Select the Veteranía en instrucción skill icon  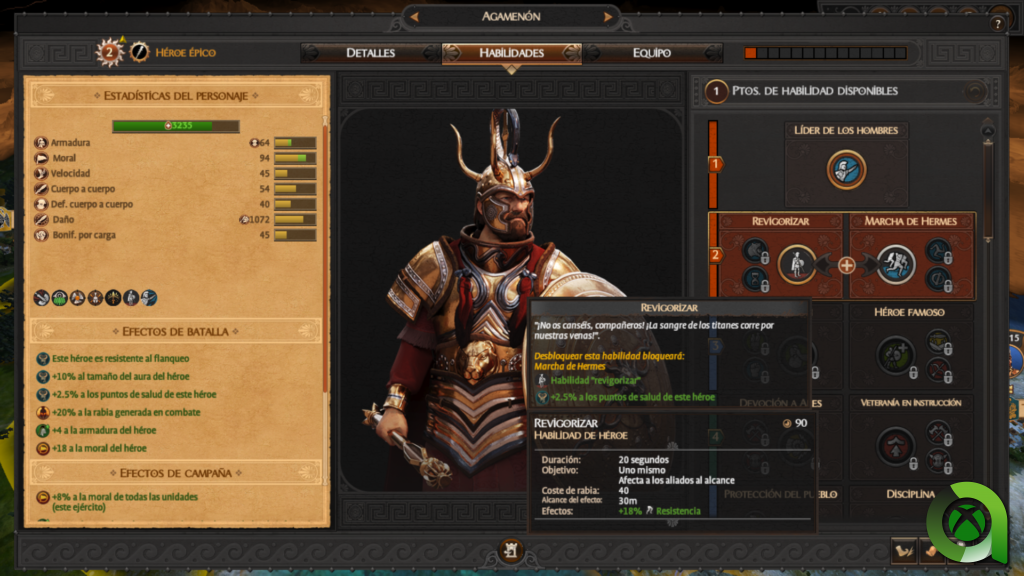coord(895,445)
